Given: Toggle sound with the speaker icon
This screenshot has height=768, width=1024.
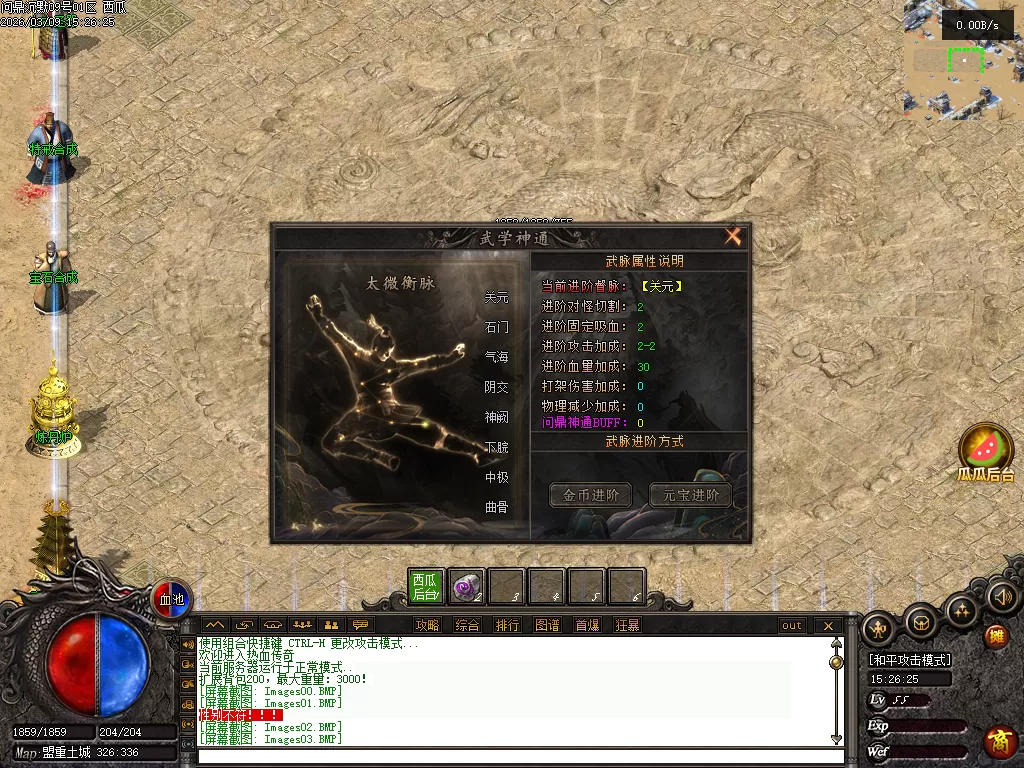Looking at the screenshot, I should (x=1002, y=597).
